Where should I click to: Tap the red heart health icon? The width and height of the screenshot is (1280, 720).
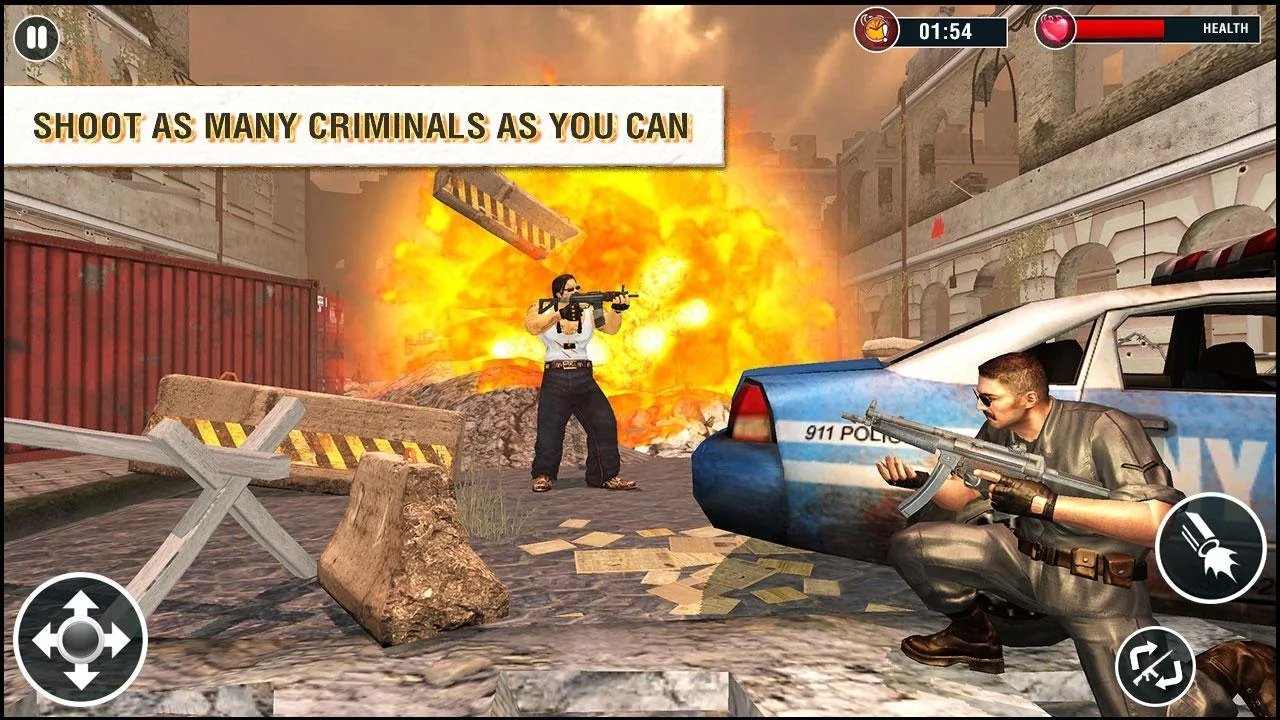pos(1056,30)
